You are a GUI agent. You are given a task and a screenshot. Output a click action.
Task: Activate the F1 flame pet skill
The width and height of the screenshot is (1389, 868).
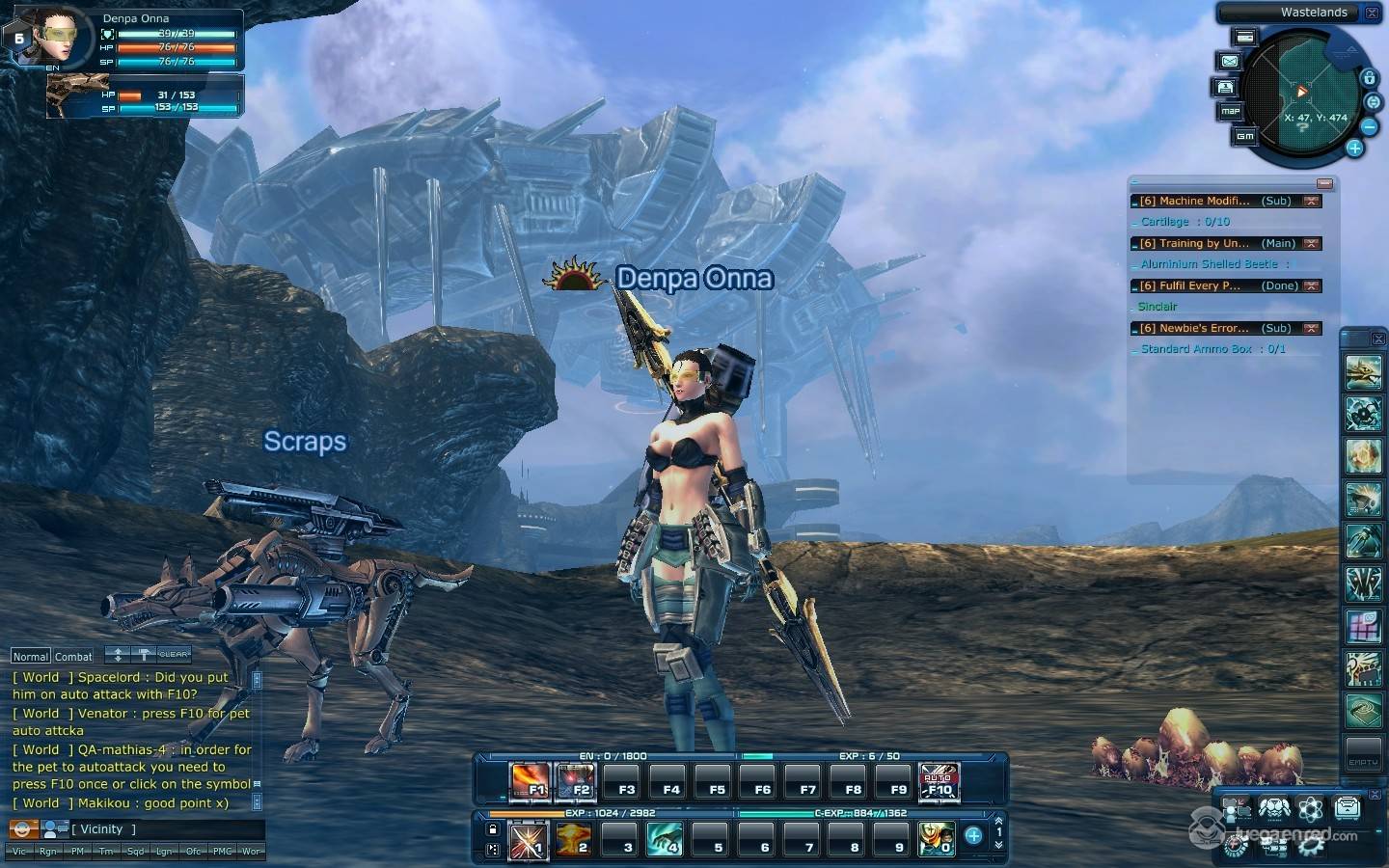(530, 782)
